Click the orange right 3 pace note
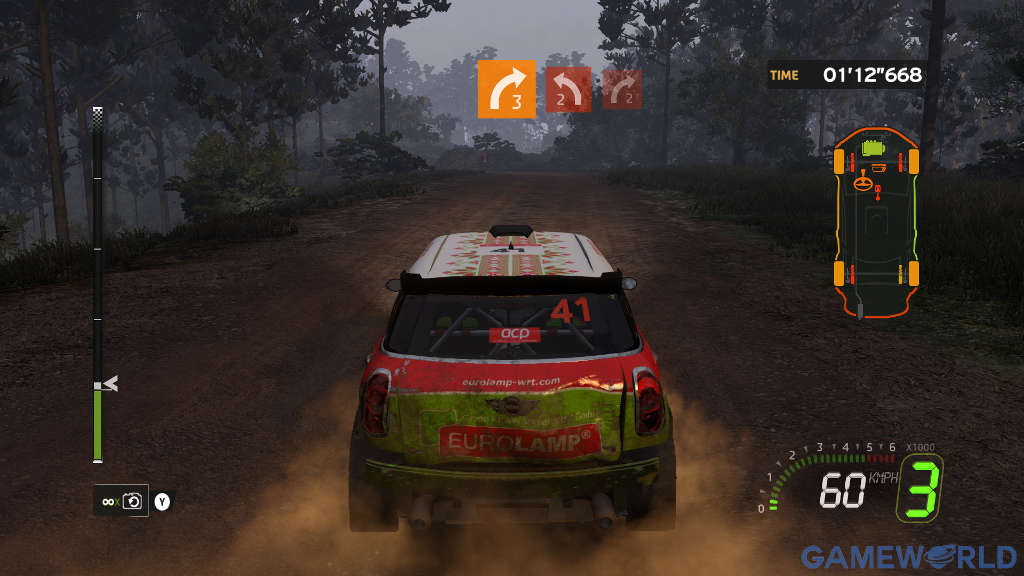Screen dimensions: 1024x576 (x=506, y=89)
